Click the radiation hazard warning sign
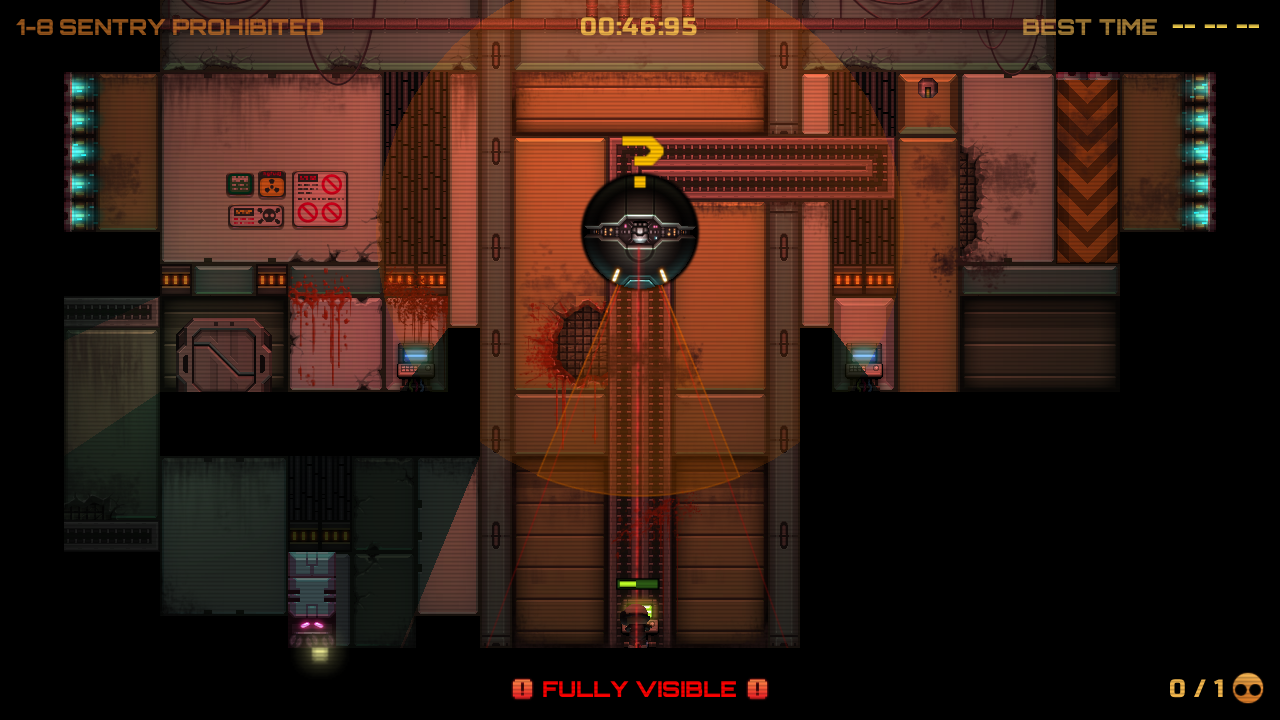 pos(272,185)
